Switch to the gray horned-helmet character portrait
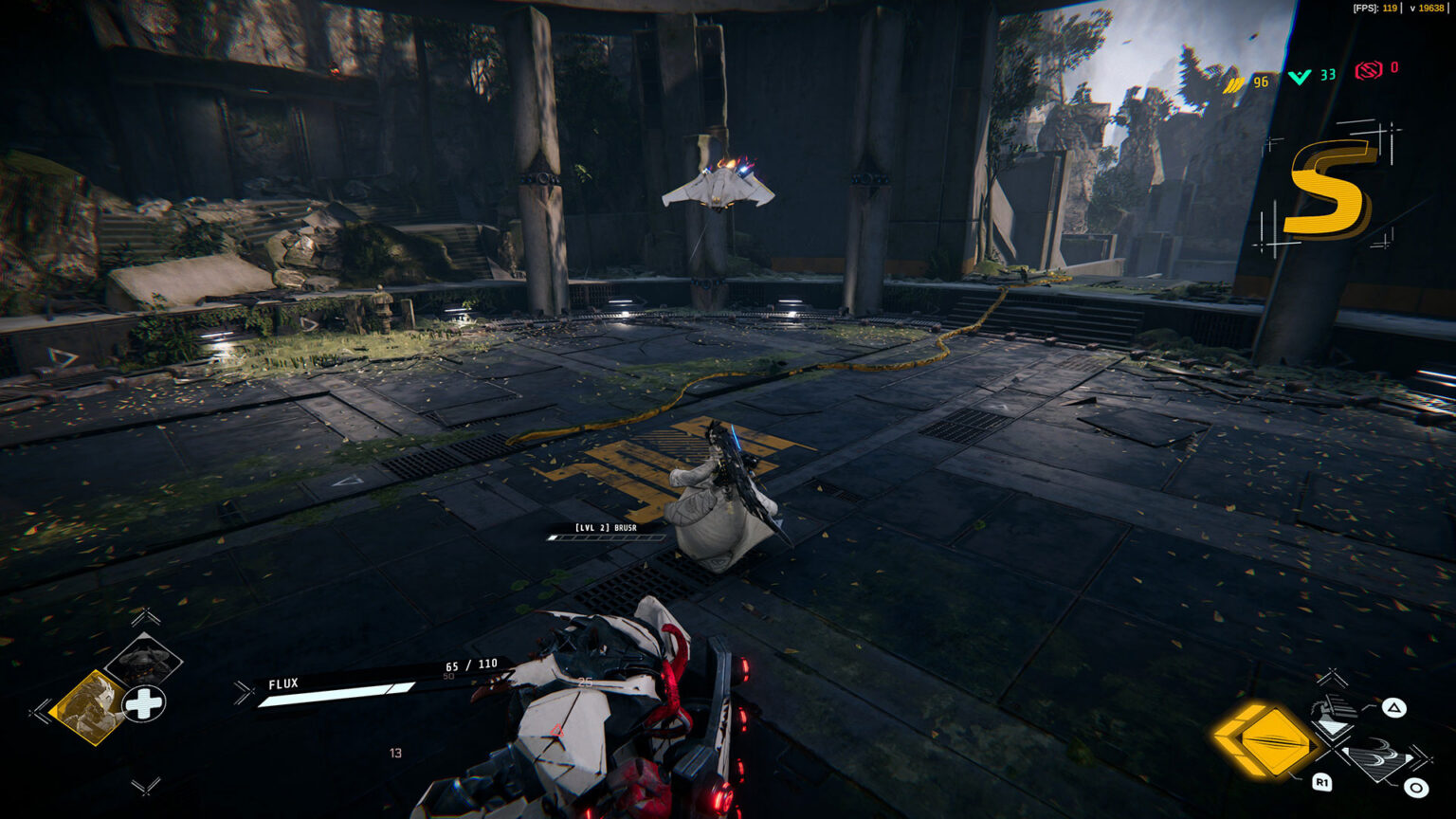The image size is (1456, 819). click(x=143, y=659)
